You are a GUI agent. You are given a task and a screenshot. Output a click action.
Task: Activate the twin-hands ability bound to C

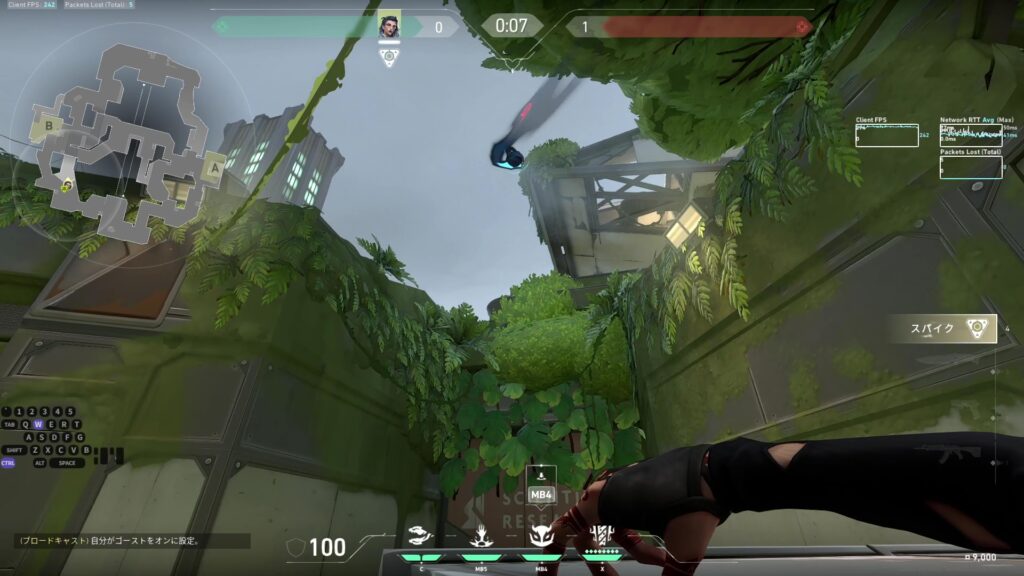tap(422, 537)
